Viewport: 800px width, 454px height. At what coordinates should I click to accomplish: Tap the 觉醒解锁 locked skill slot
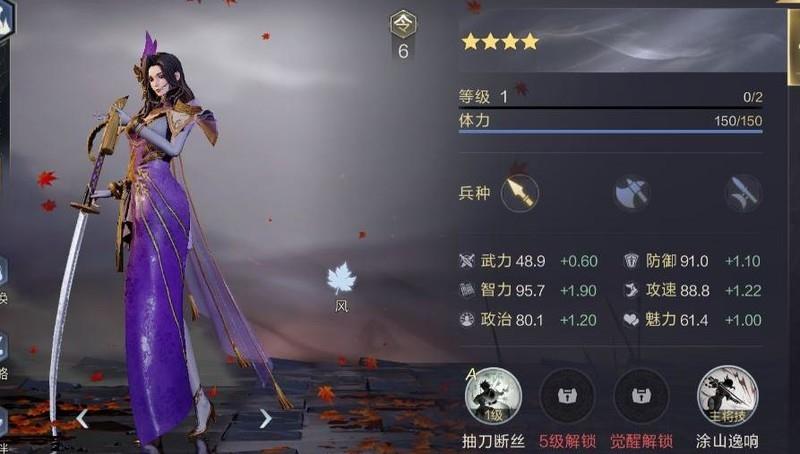click(641, 396)
